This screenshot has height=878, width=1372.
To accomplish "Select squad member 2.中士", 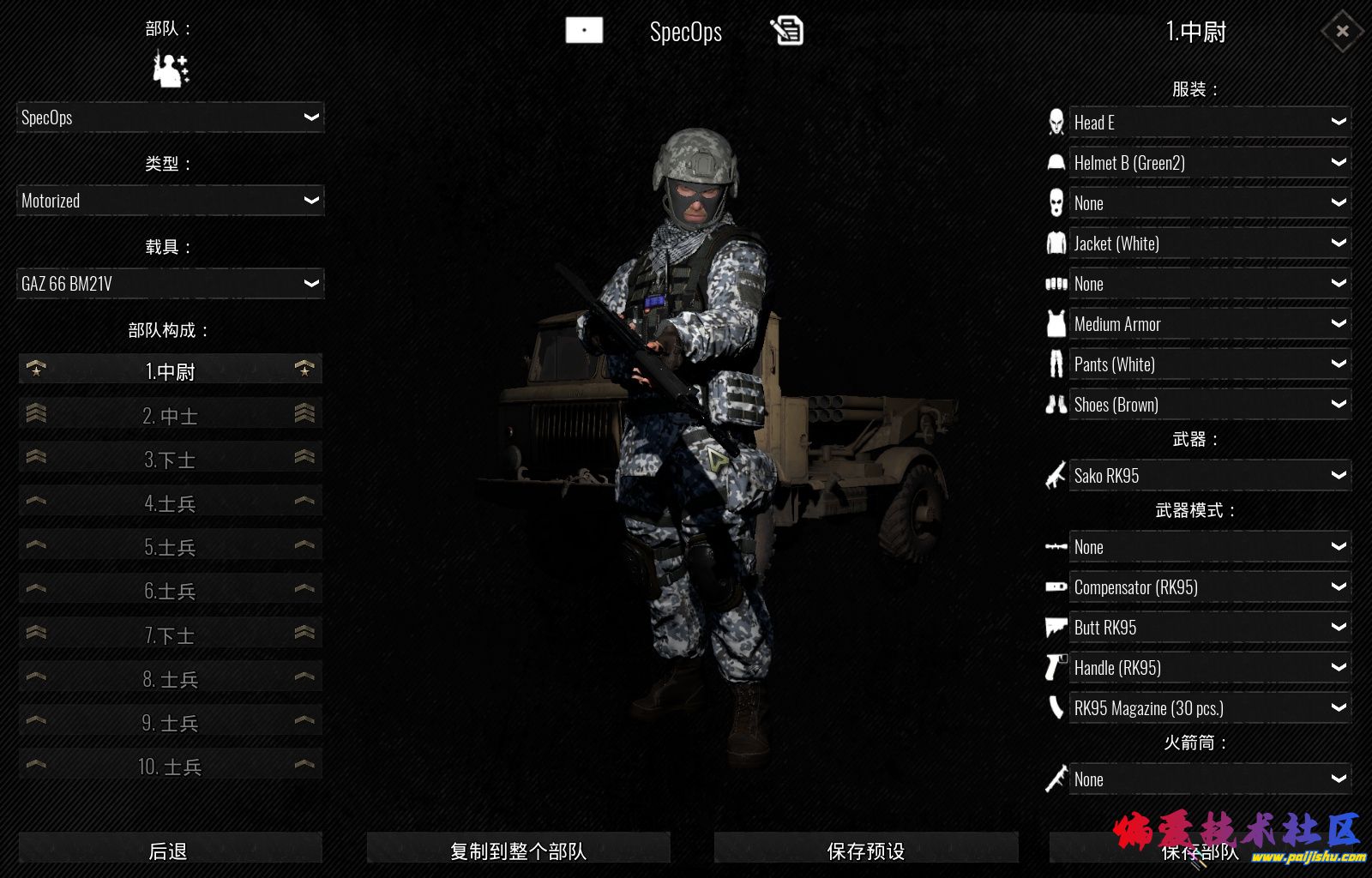I will pos(170,416).
